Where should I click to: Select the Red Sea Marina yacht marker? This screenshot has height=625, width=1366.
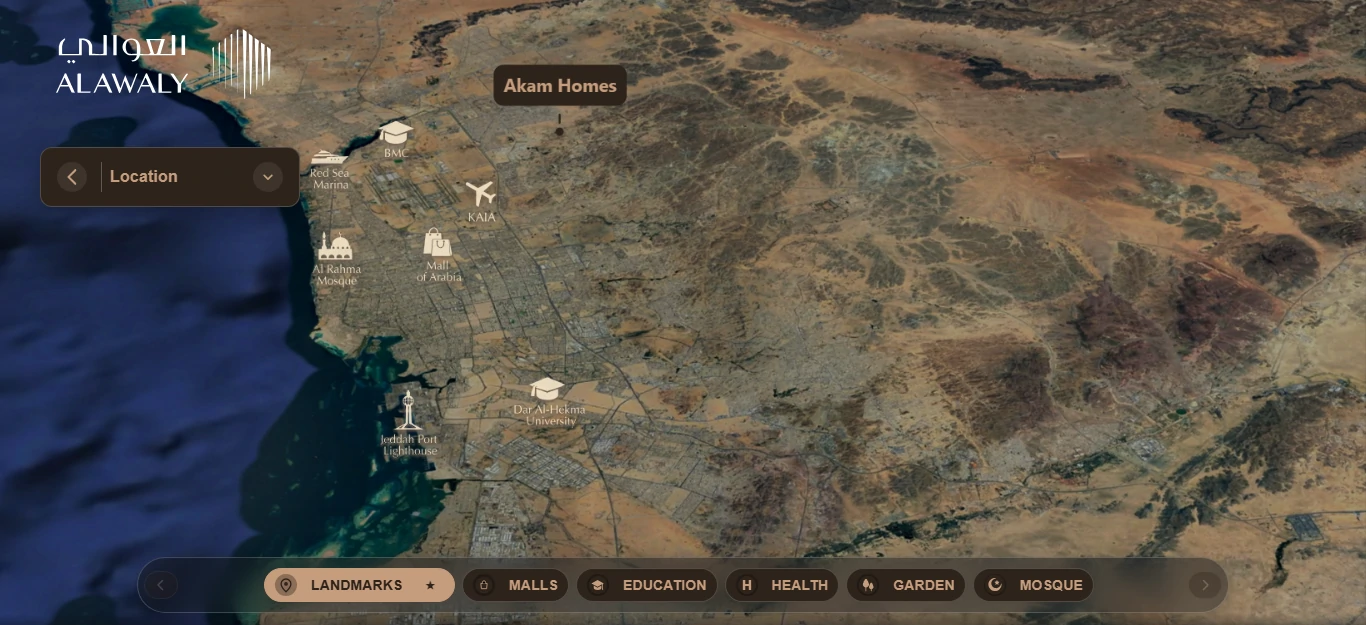(x=329, y=158)
